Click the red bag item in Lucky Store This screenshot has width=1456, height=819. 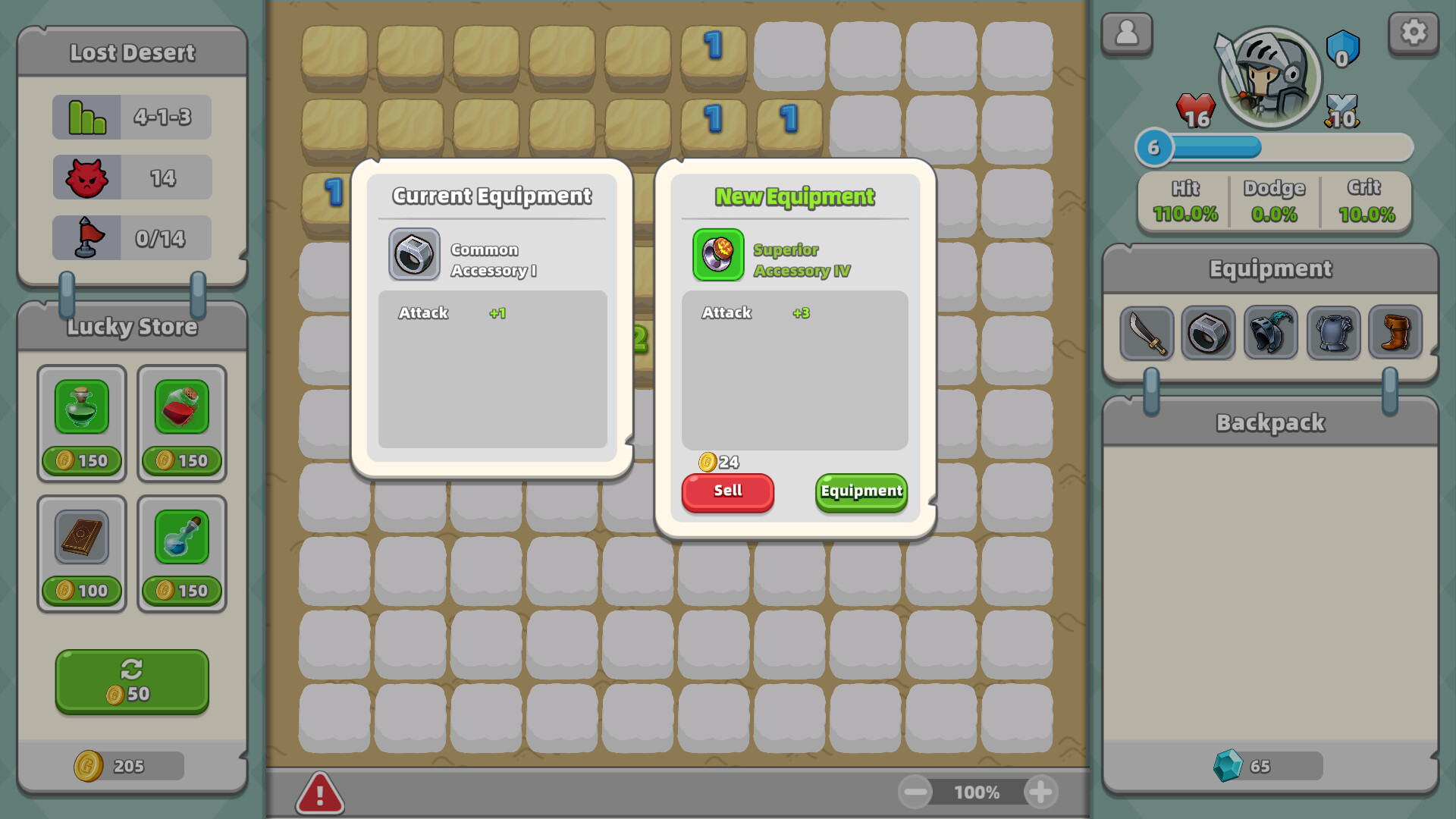tap(181, 407)
